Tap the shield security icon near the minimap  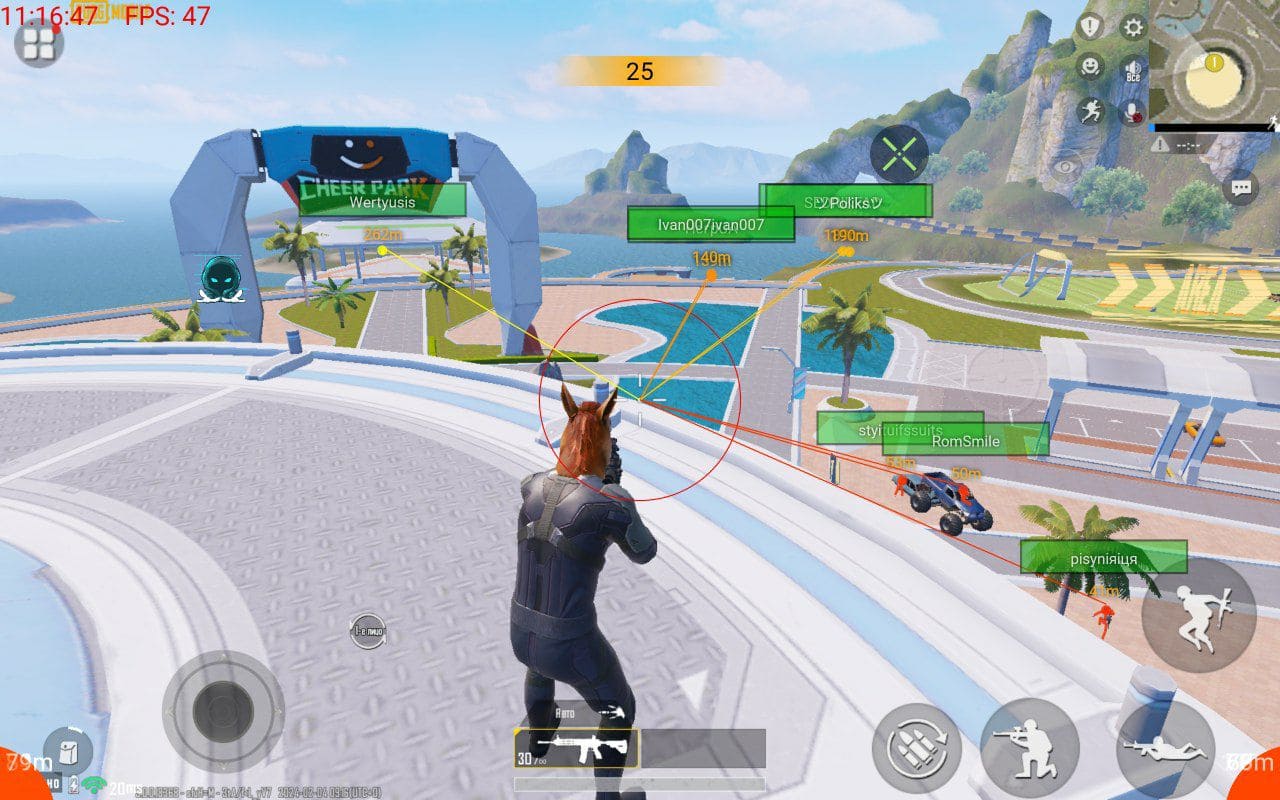tap(1090, 26)
